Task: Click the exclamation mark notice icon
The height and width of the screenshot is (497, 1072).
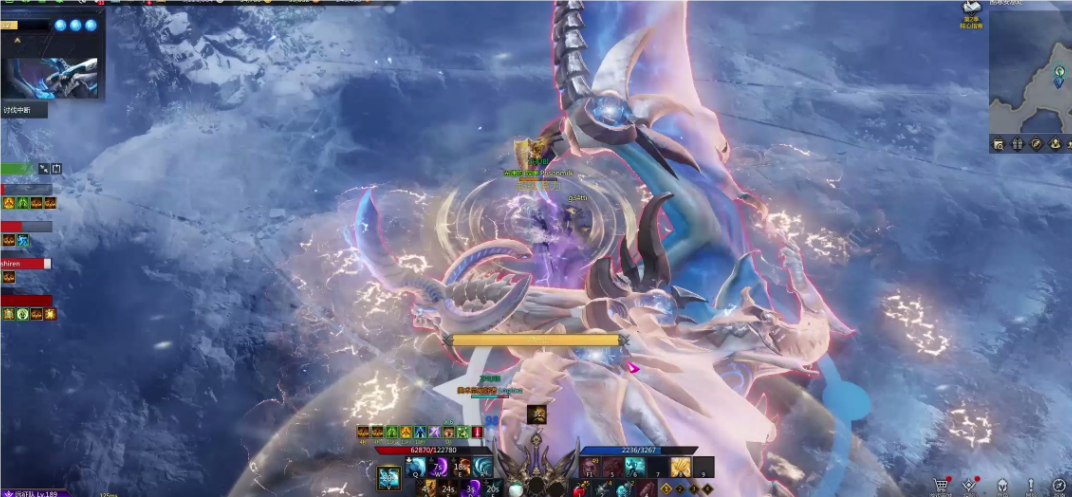Action: (1030, 485)
